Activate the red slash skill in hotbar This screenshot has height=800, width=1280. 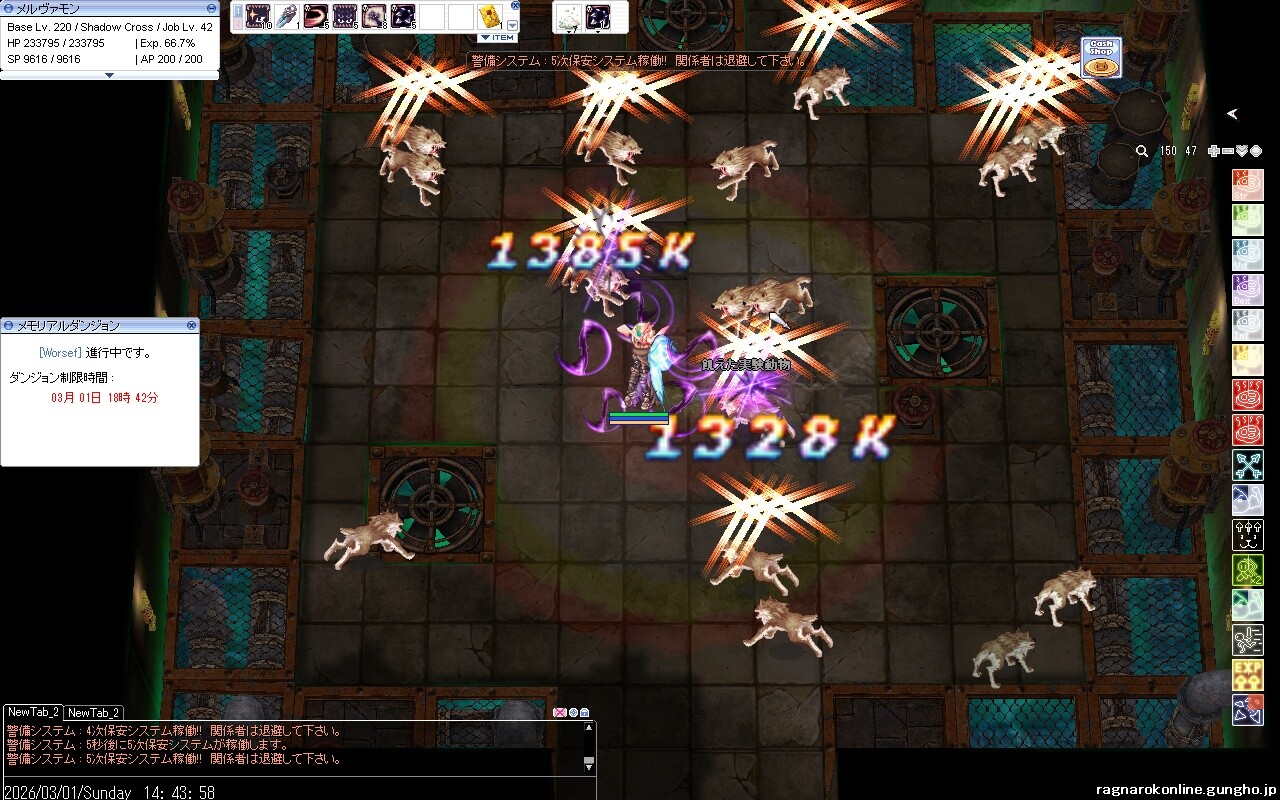tap(316, 17)
